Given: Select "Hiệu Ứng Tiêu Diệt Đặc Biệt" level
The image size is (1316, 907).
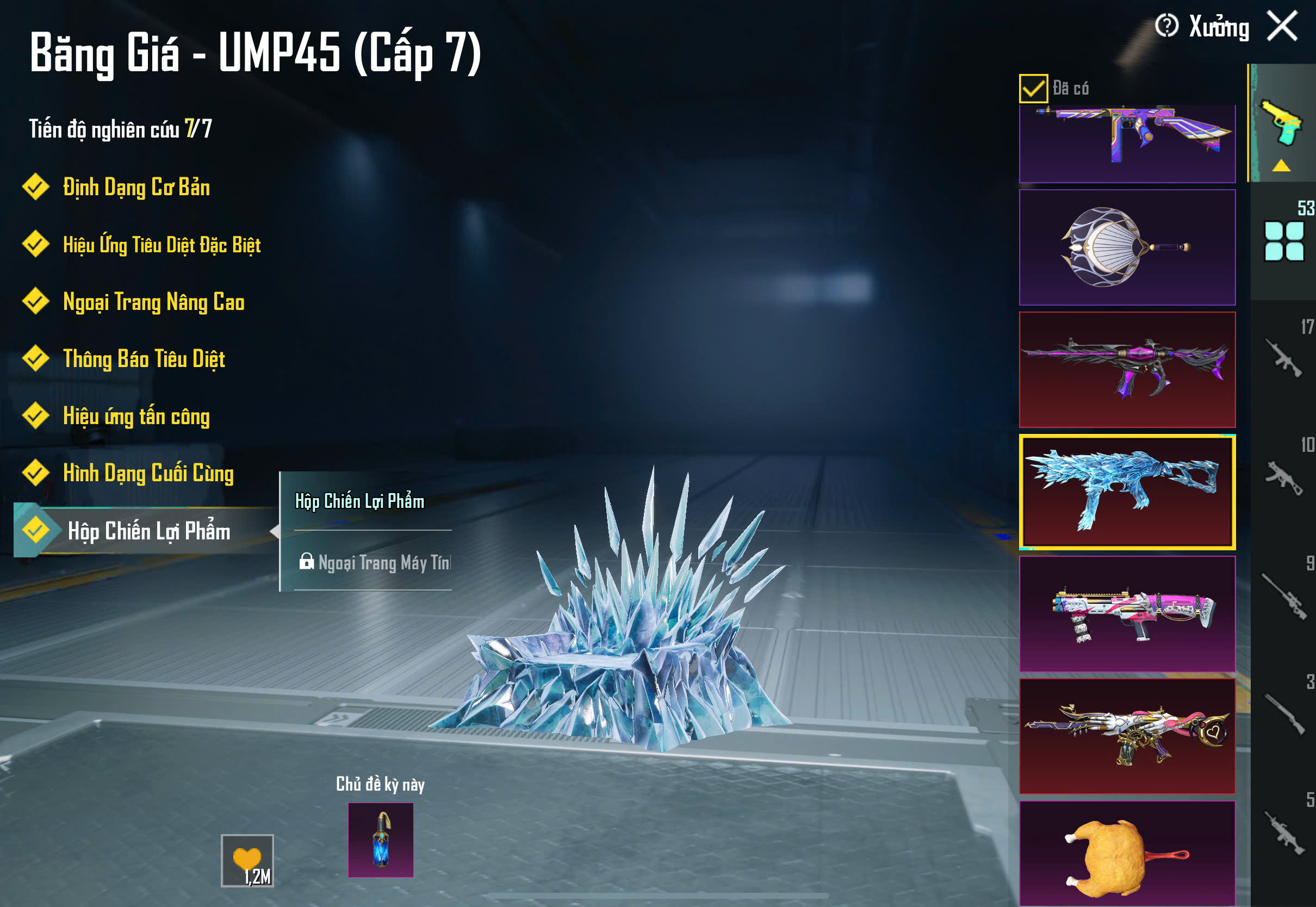Looking at the screenshot, I should [x=162, y=245].
